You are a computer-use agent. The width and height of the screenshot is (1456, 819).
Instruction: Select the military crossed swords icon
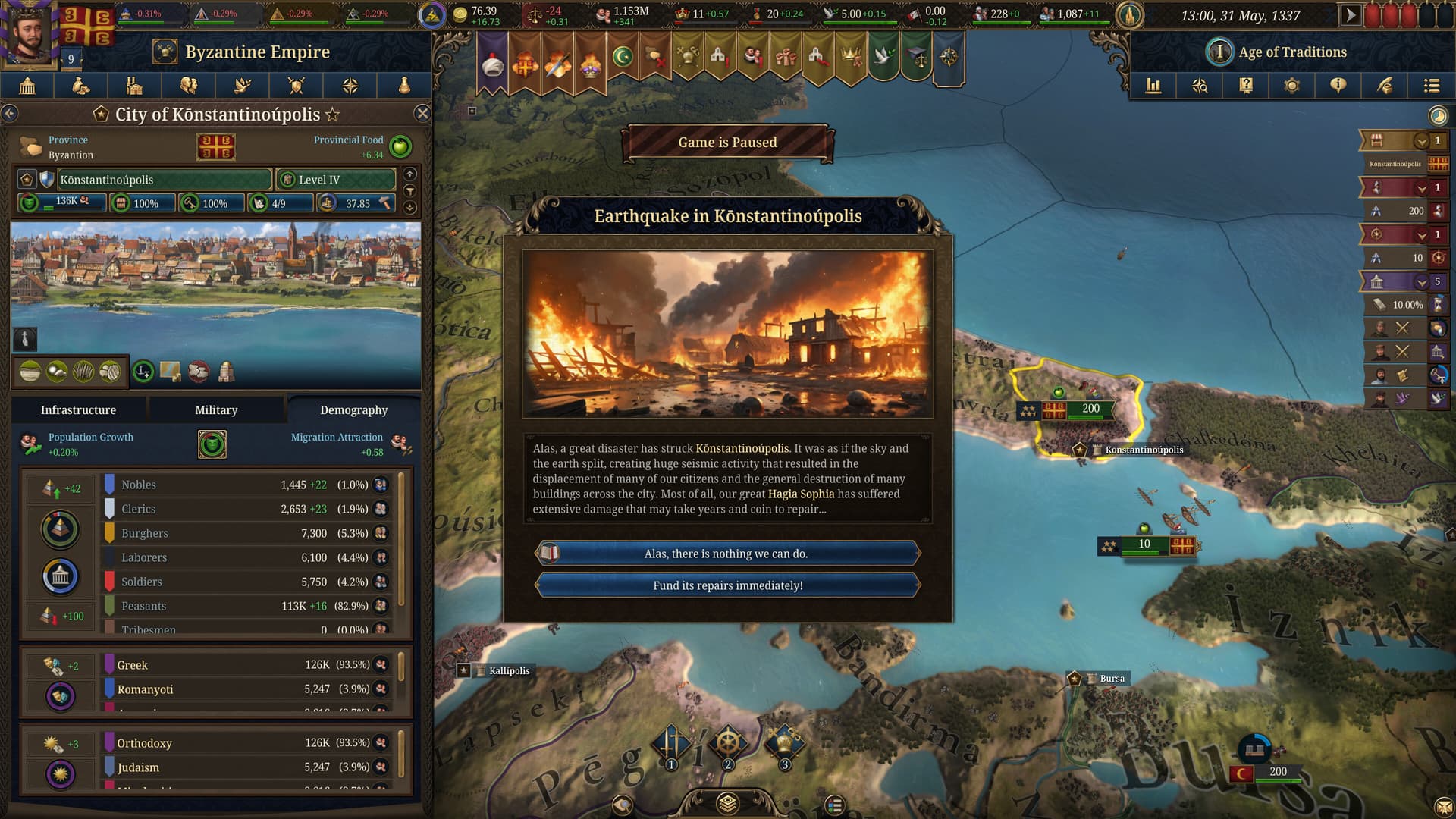click(x=296, y=86)
